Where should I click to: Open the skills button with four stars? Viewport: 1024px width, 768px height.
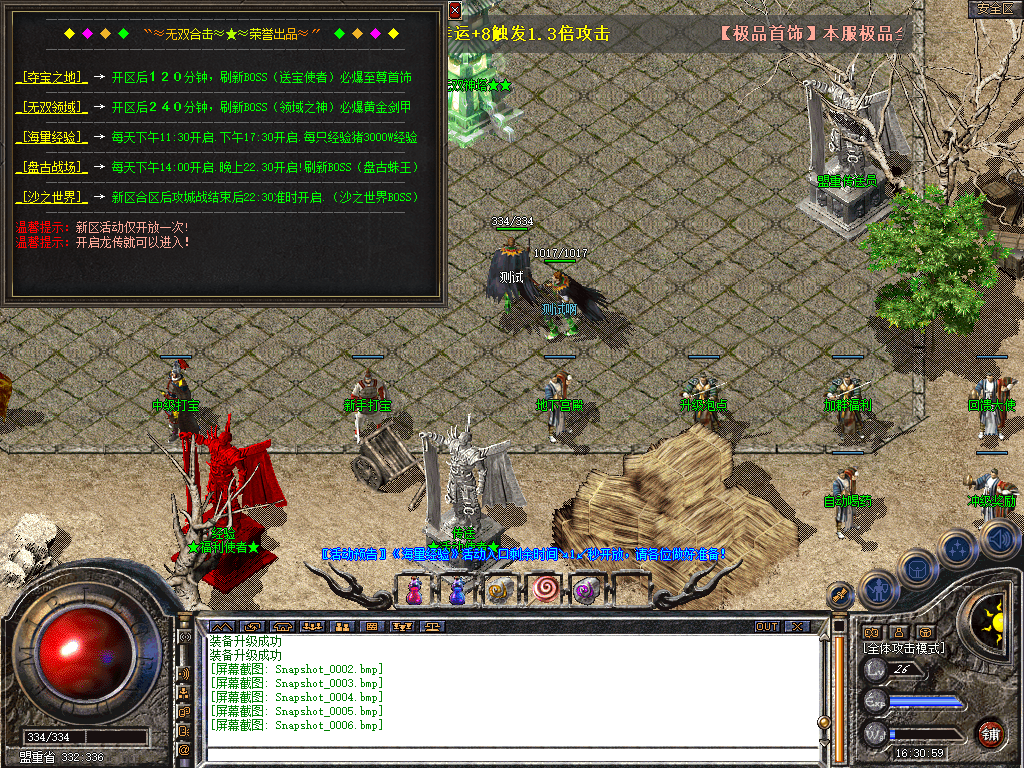958,547
